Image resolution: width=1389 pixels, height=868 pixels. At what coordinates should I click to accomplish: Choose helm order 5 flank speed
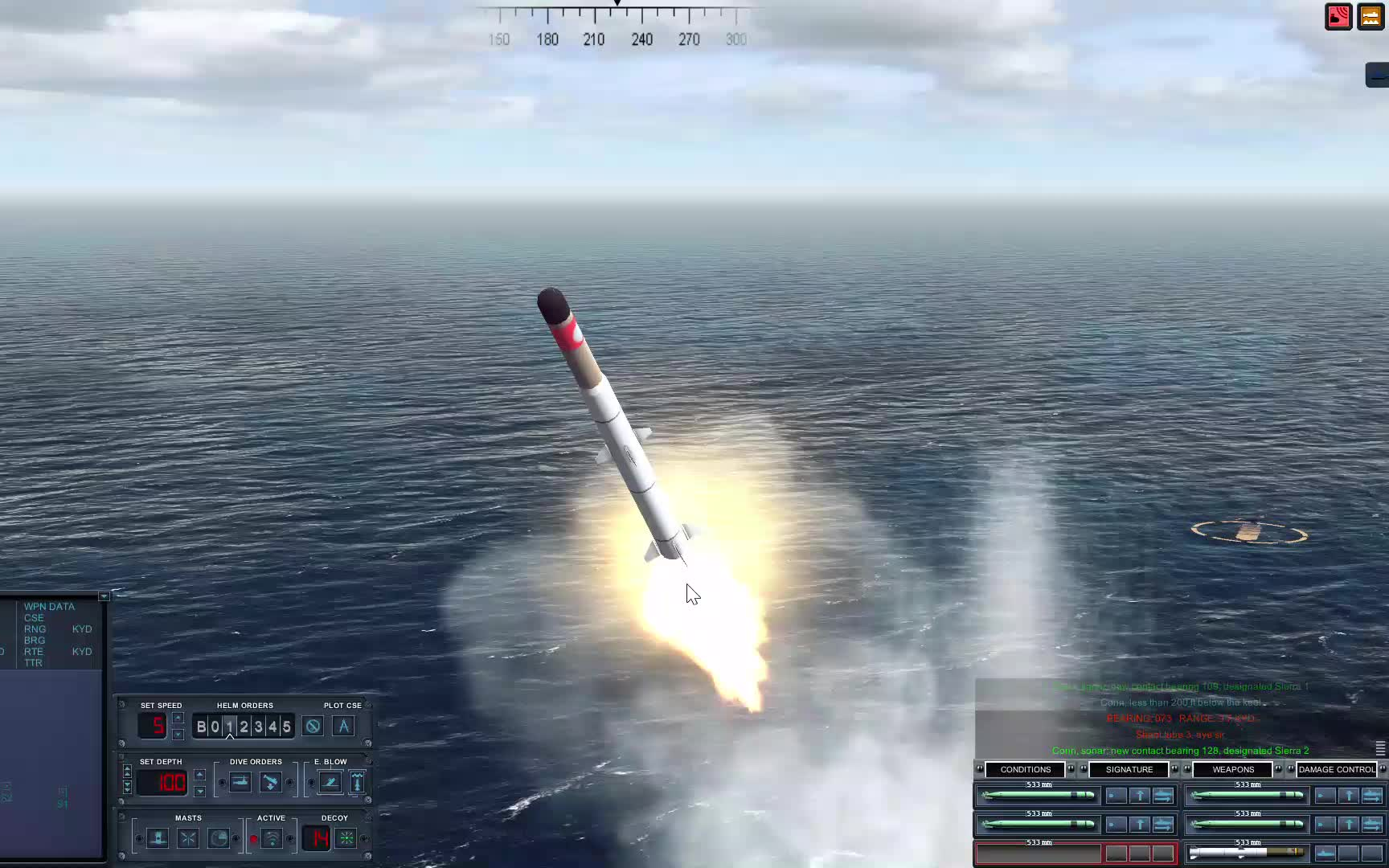[286, 727]
